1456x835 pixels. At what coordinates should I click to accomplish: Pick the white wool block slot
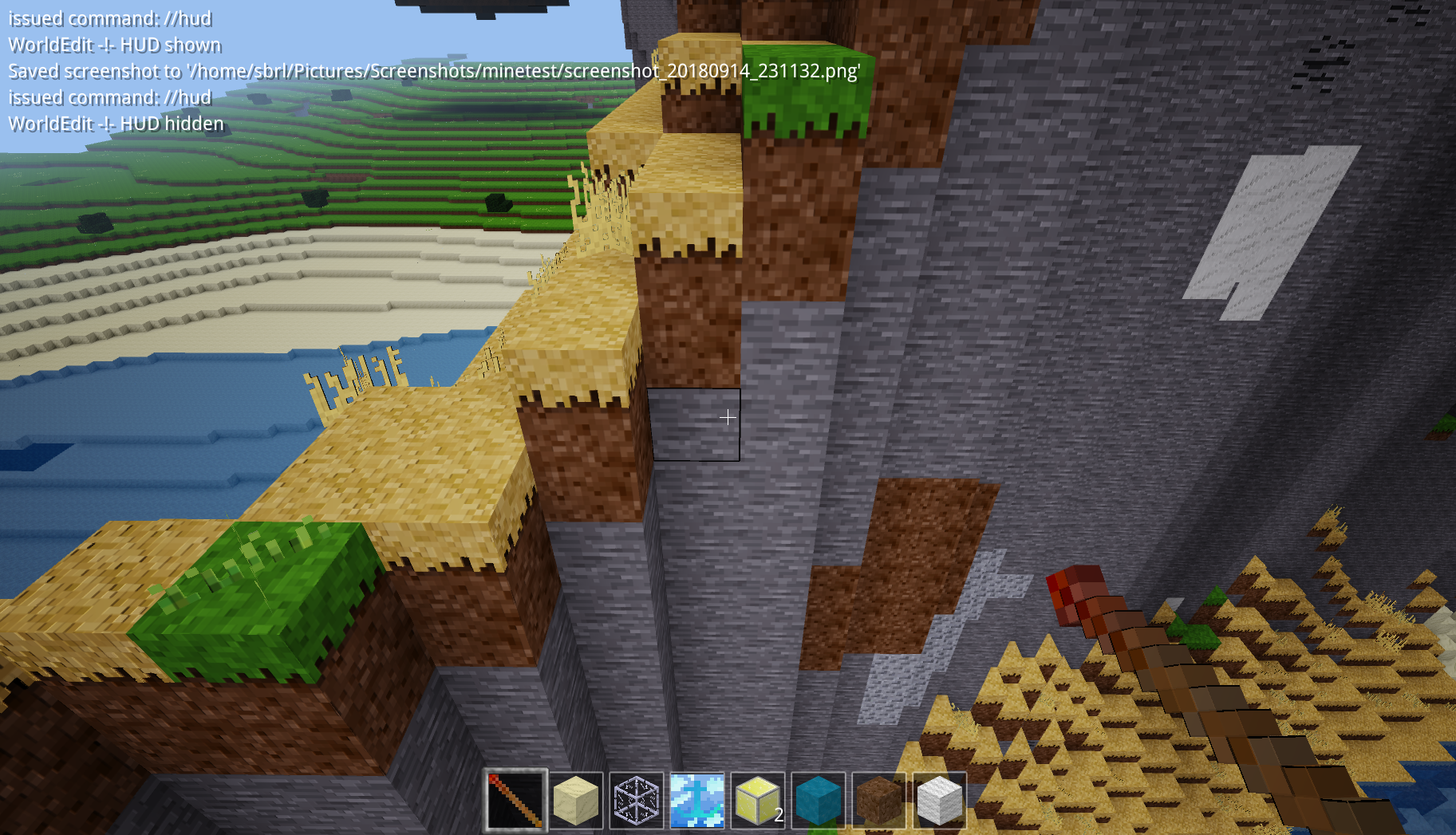coord(939,800)
